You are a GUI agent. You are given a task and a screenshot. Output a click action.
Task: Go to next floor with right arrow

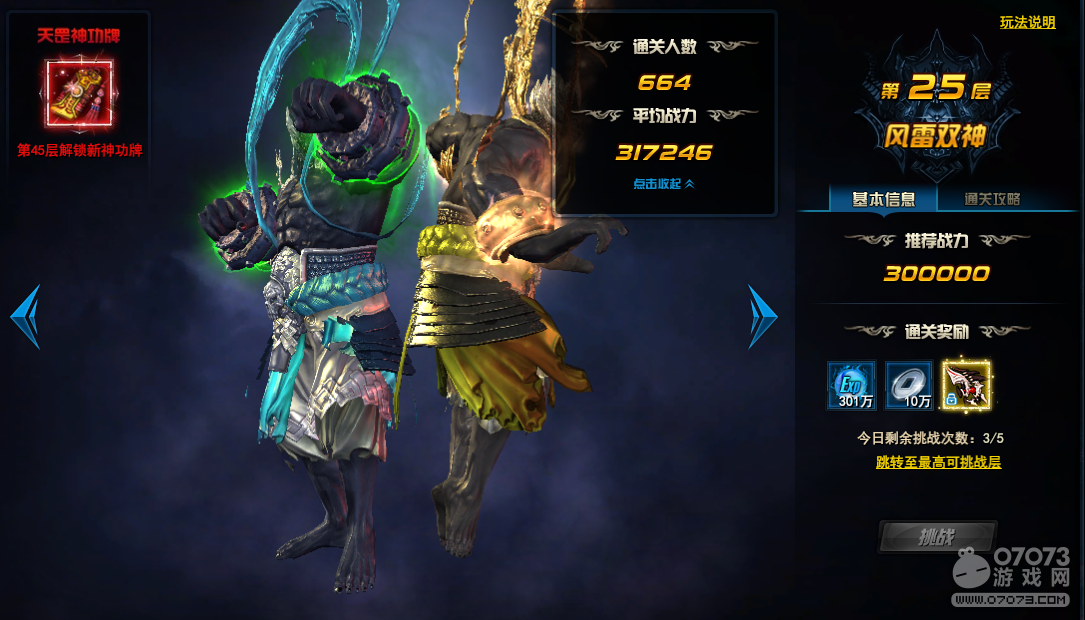click(x=762, y=317)
